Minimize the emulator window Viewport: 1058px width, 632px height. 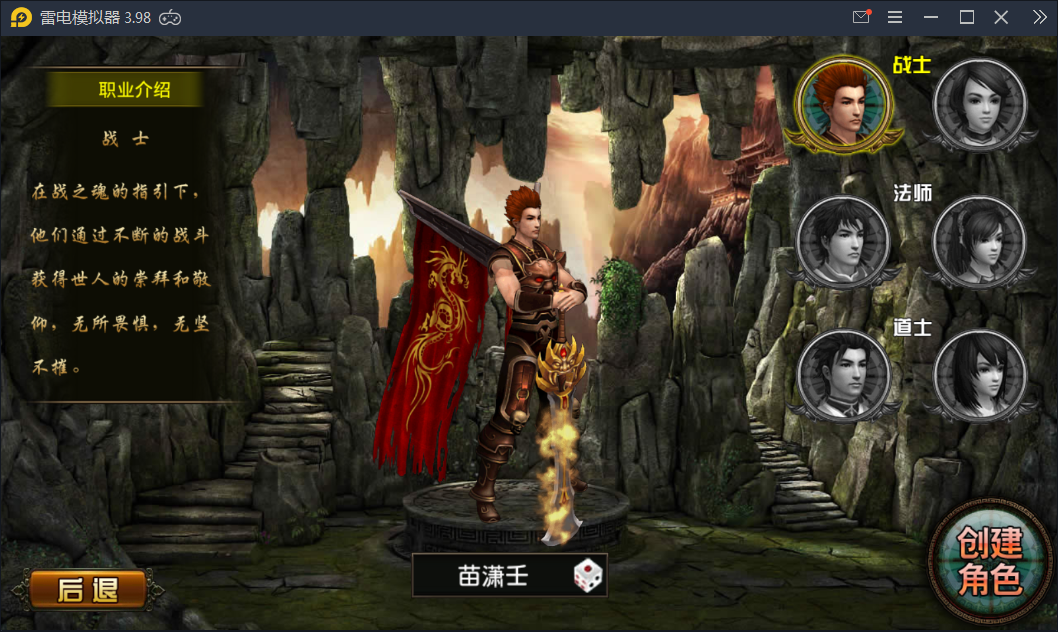932,17
